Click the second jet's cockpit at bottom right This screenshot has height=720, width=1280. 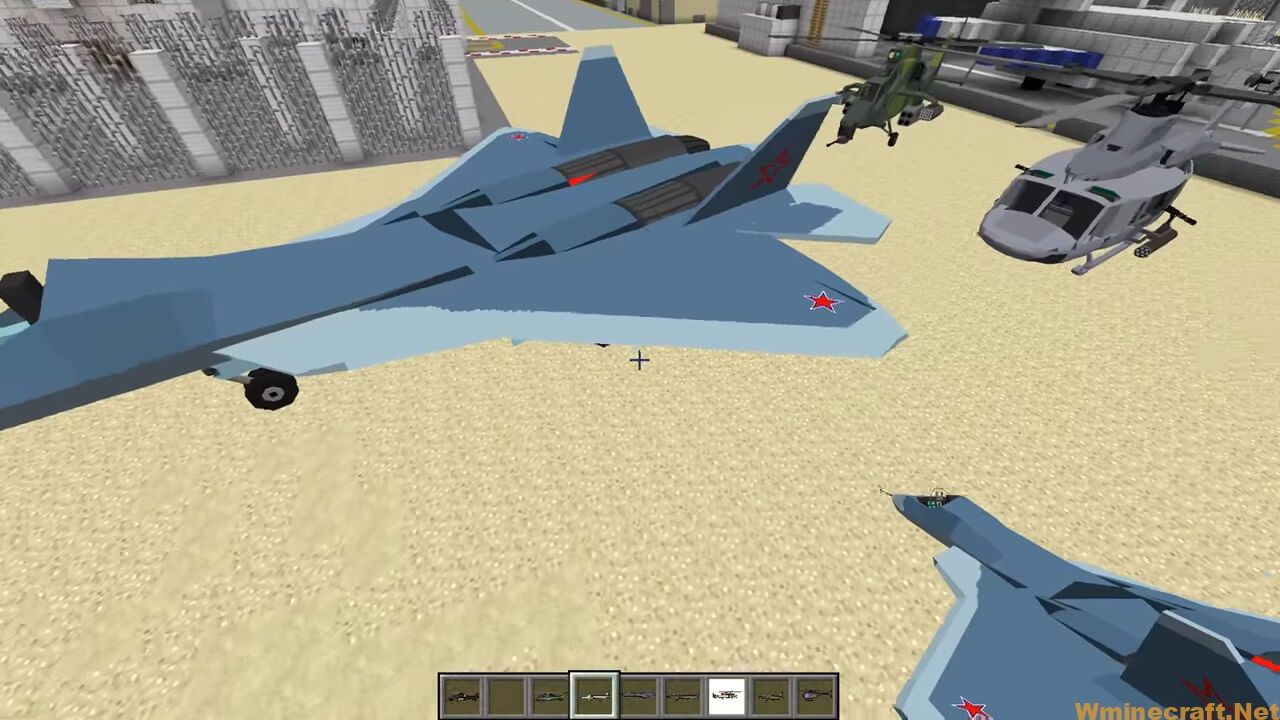935,500
